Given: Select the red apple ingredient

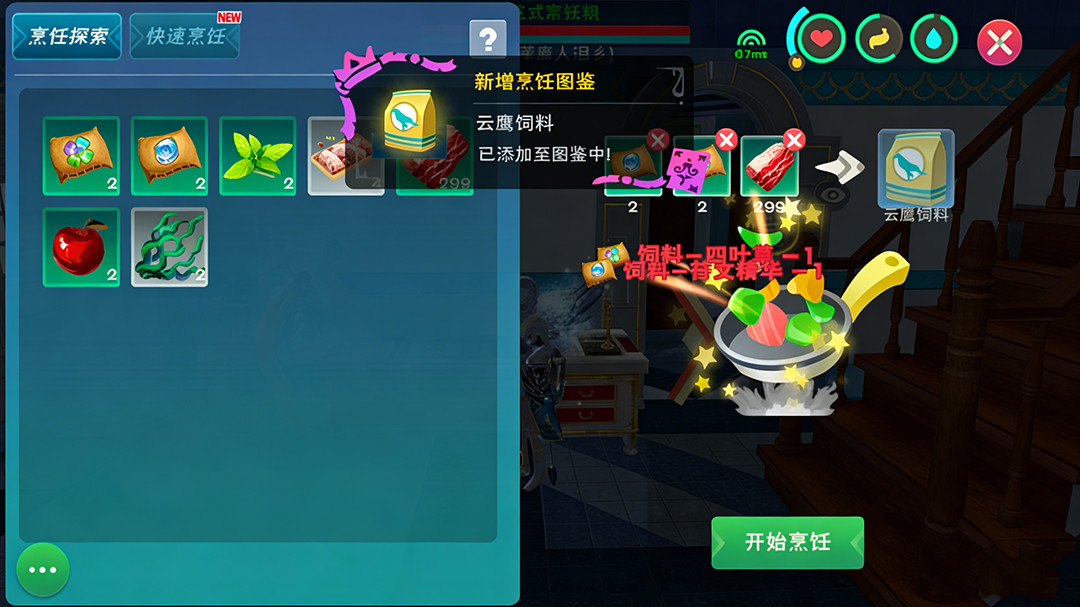Looking at the screenshot, I should (x=81, y=247).
